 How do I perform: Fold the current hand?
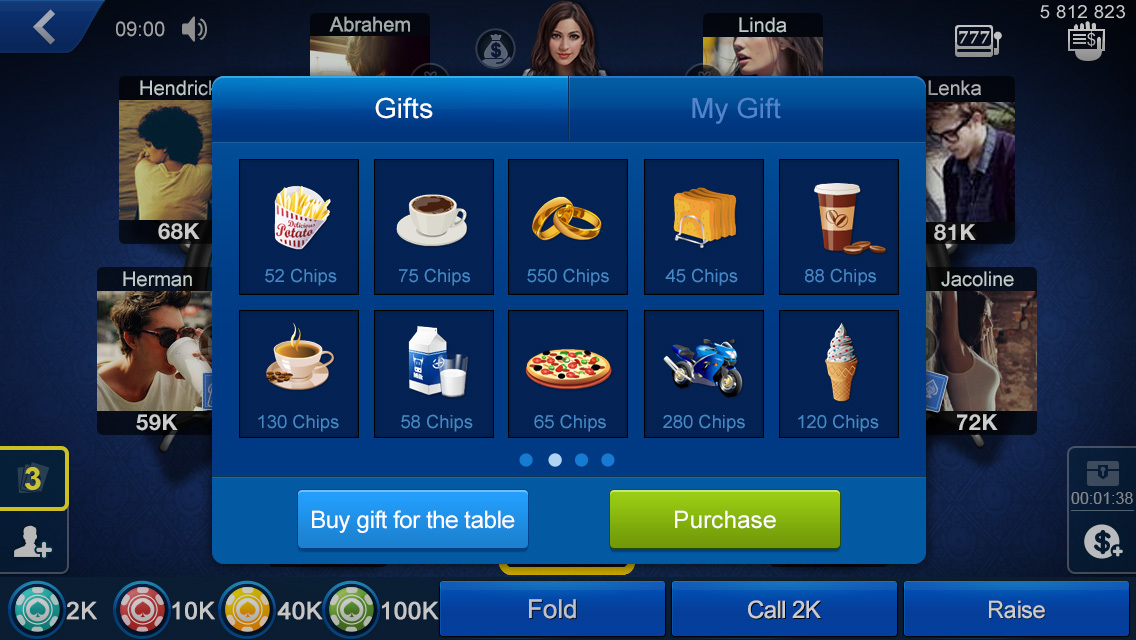pos(552,609)
